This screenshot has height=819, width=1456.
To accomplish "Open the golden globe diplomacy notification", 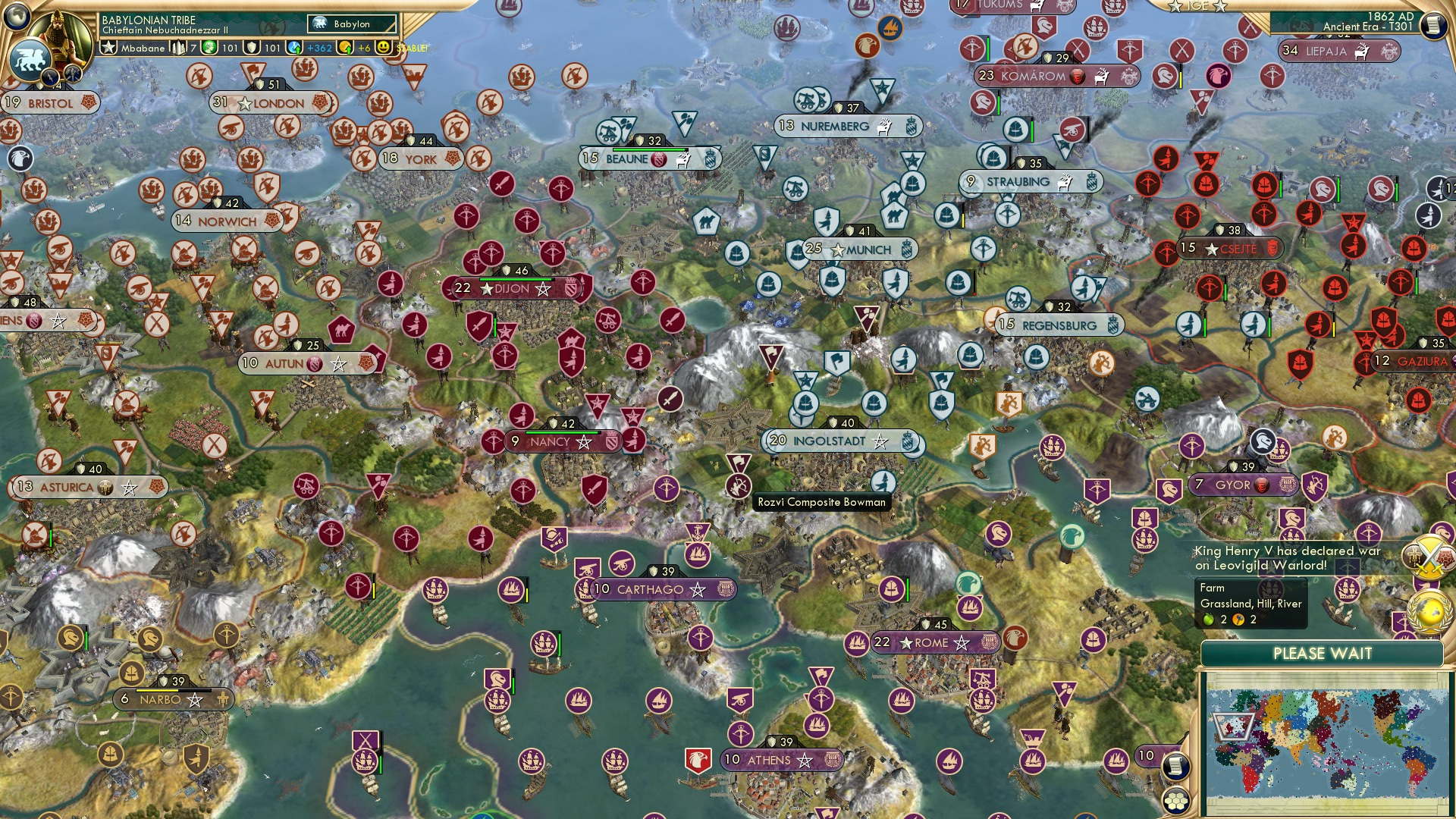I will [x=1429, y=612].
